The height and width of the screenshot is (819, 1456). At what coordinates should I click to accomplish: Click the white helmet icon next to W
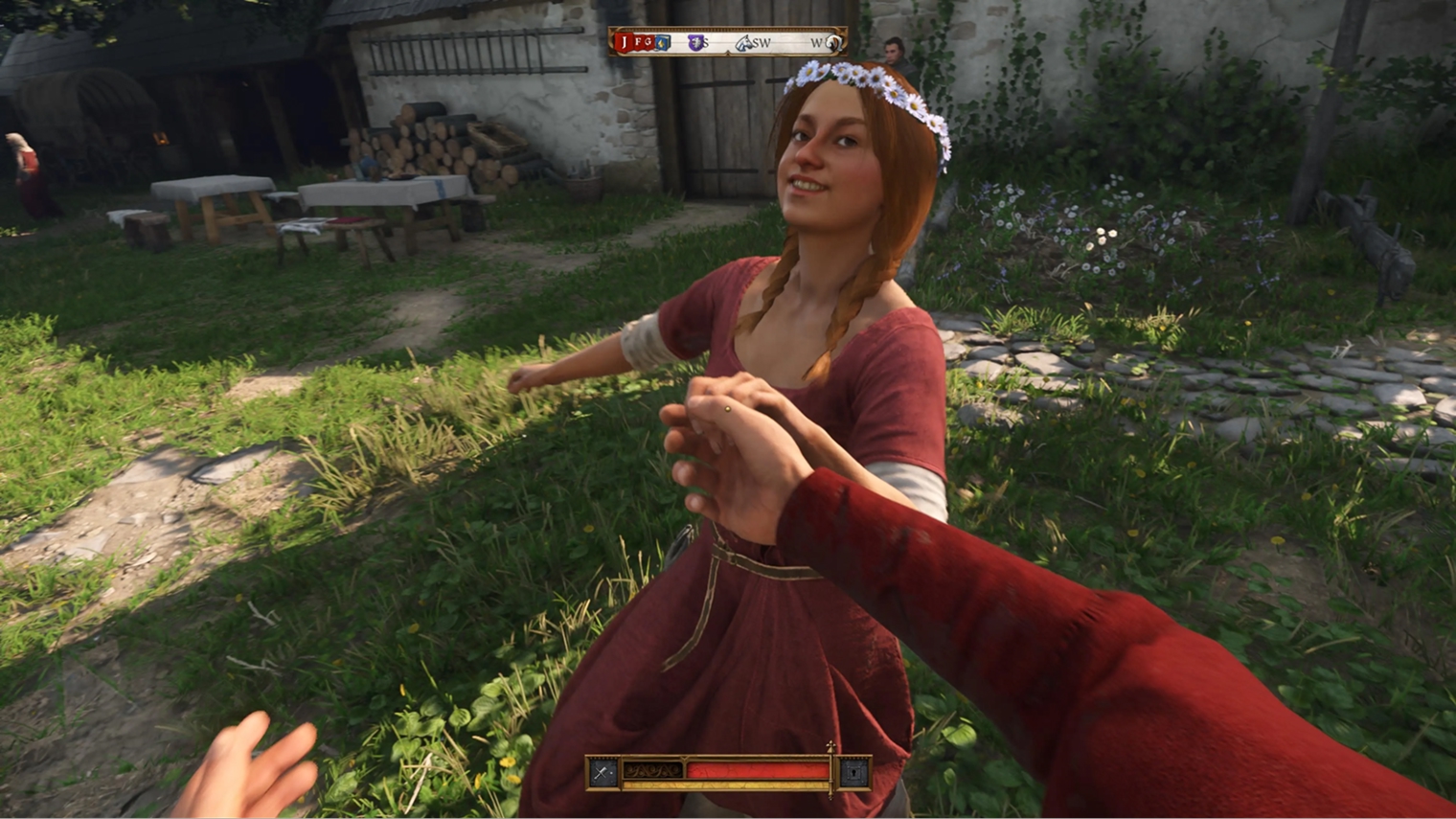pos(834,42)
